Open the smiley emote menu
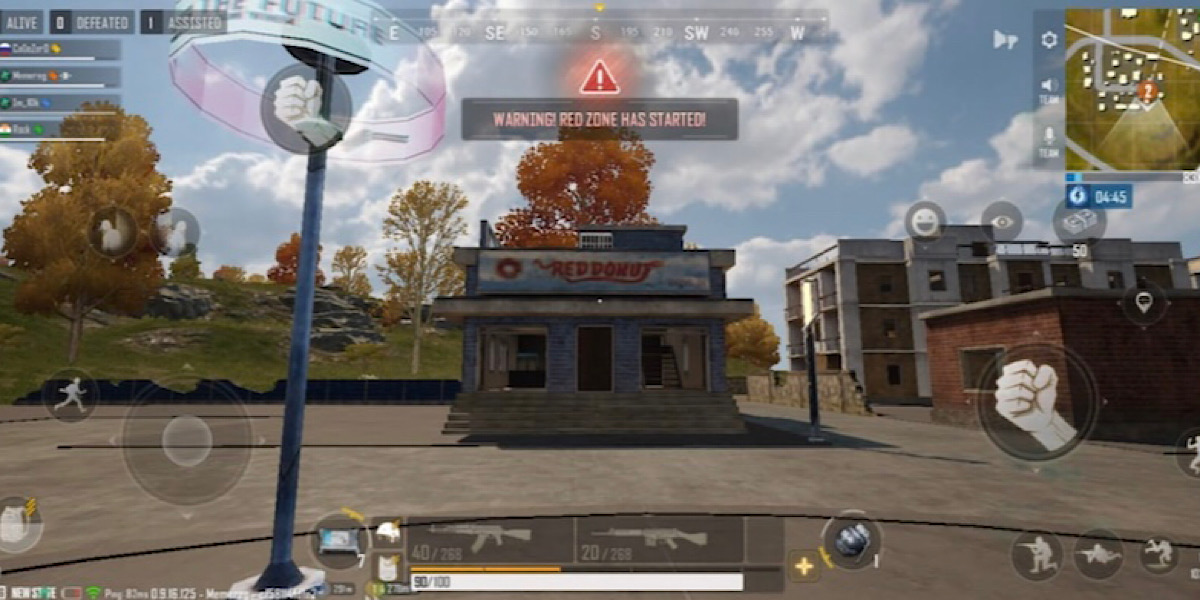This screenshot has height=600, width=1200. pos(925,221)
